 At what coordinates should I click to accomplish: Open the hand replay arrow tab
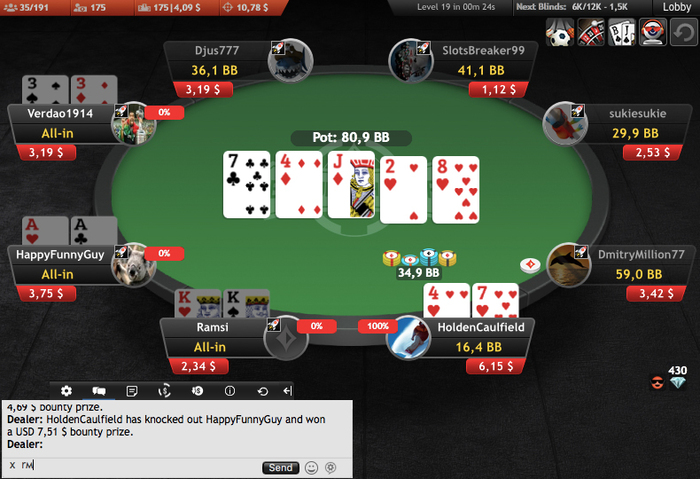(x=263, y=390)
